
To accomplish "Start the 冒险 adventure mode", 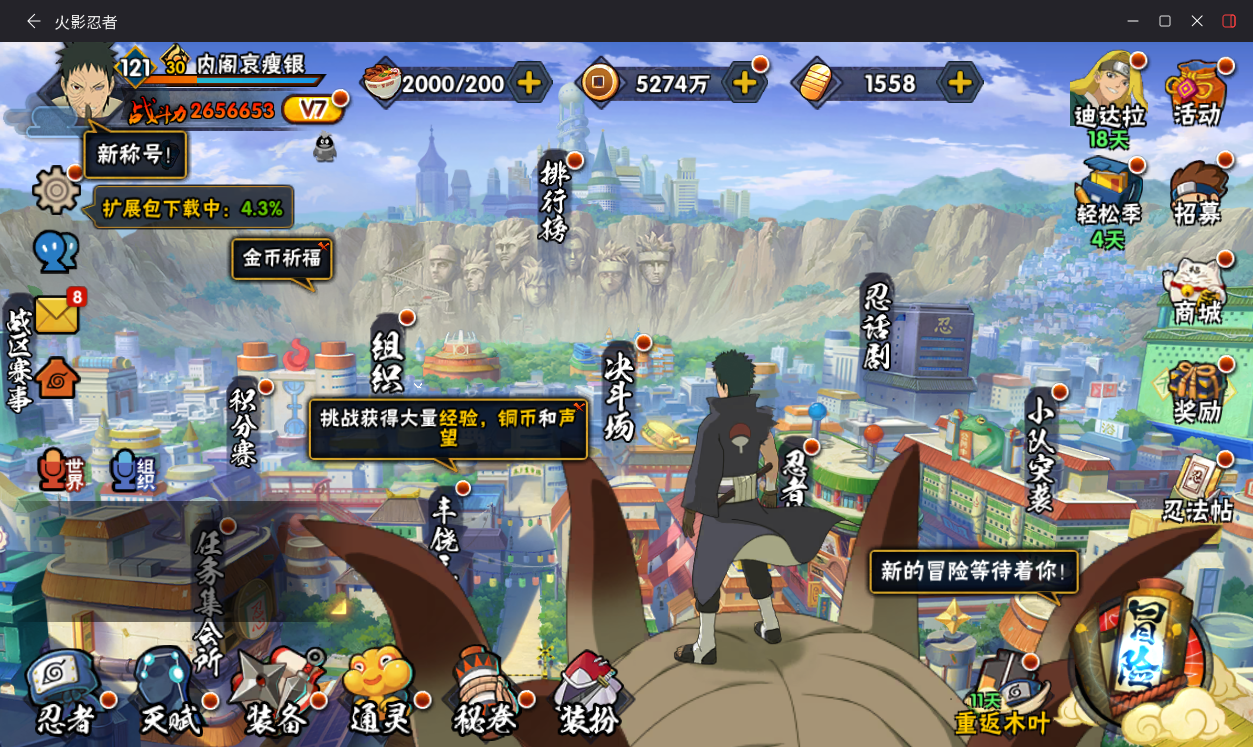I will (1139, 655).
